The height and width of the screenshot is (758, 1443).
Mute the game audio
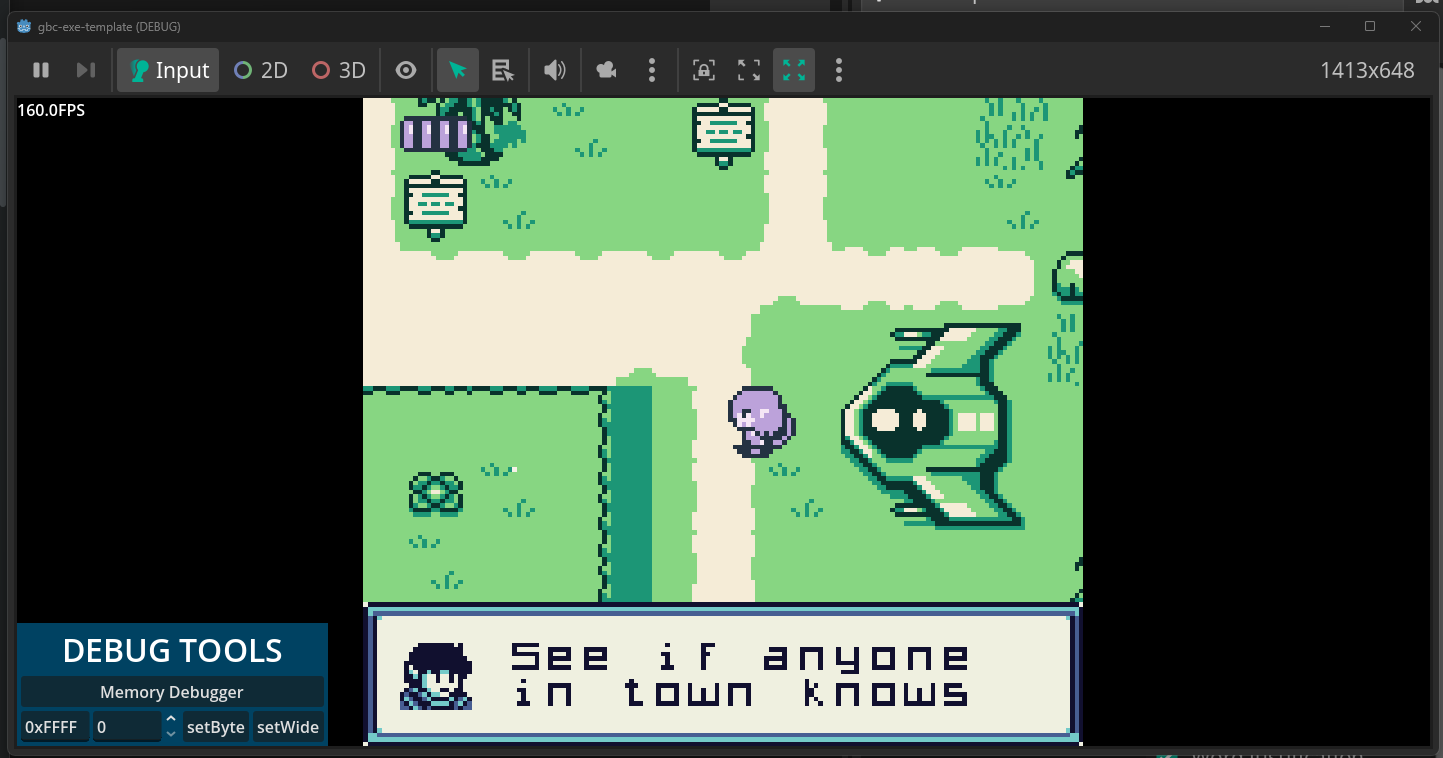(x=554, y=70)
